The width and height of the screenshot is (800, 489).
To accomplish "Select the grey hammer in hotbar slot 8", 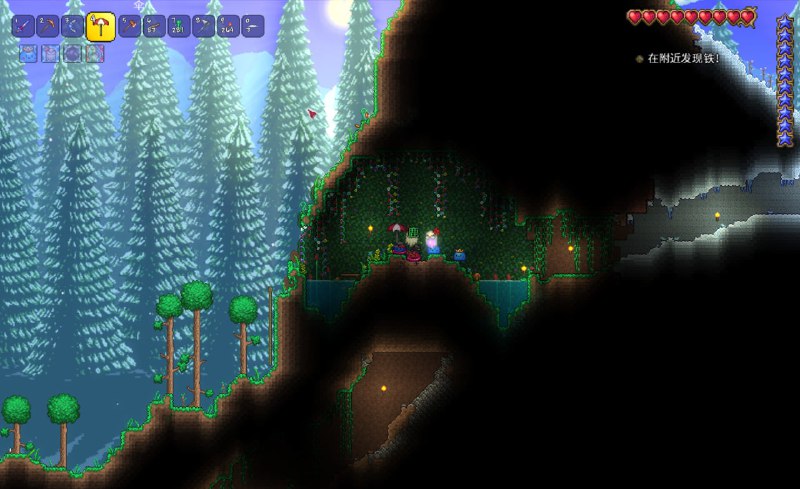I will point(204,26).
